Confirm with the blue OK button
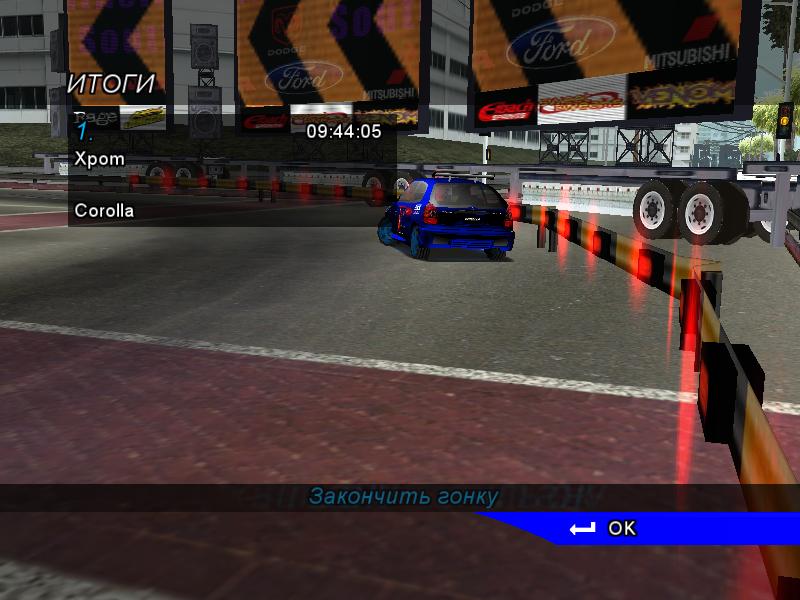 [621, 528]
